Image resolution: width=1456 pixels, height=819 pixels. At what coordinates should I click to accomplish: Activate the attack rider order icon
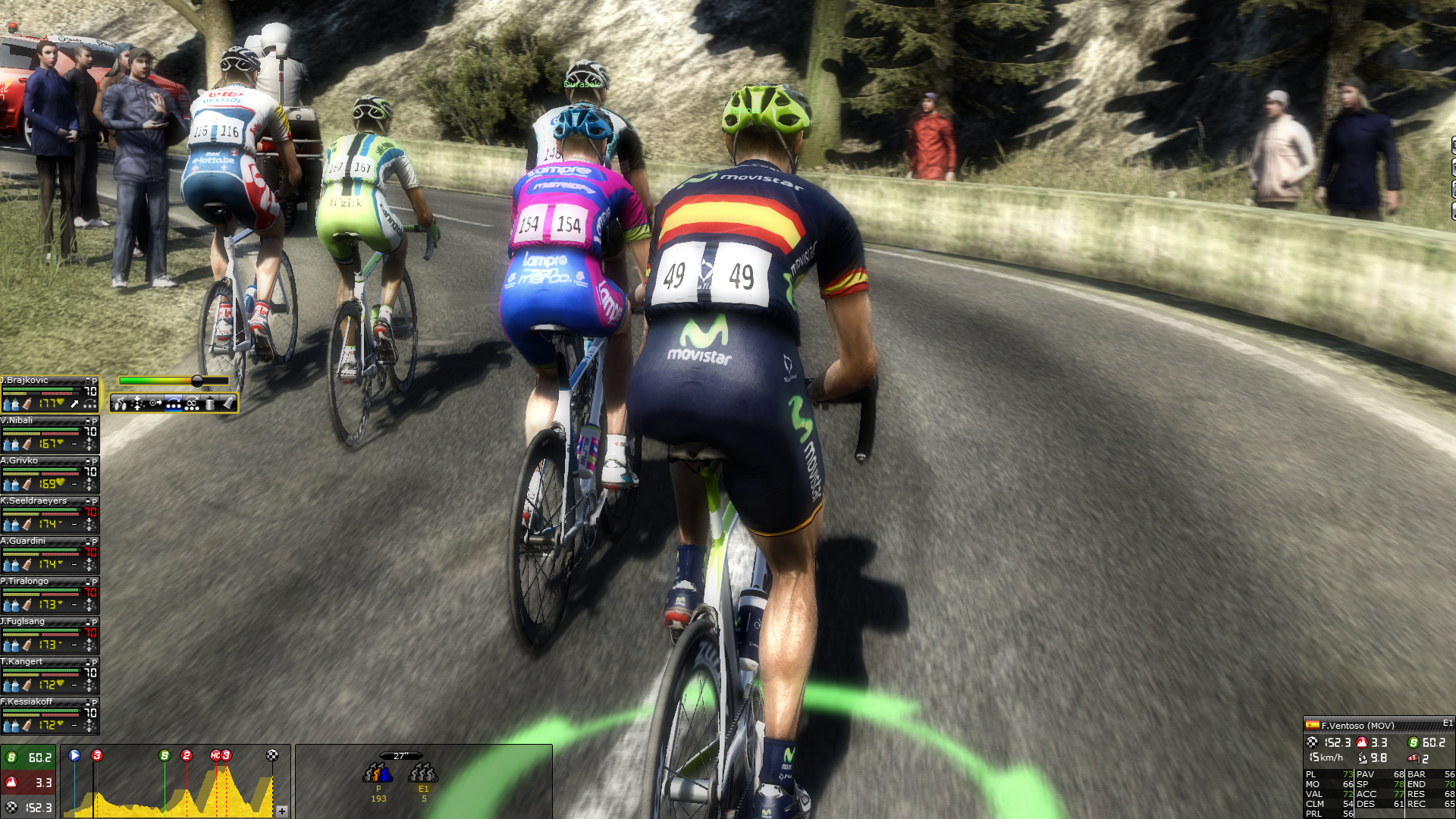click(x=121, y=403)
